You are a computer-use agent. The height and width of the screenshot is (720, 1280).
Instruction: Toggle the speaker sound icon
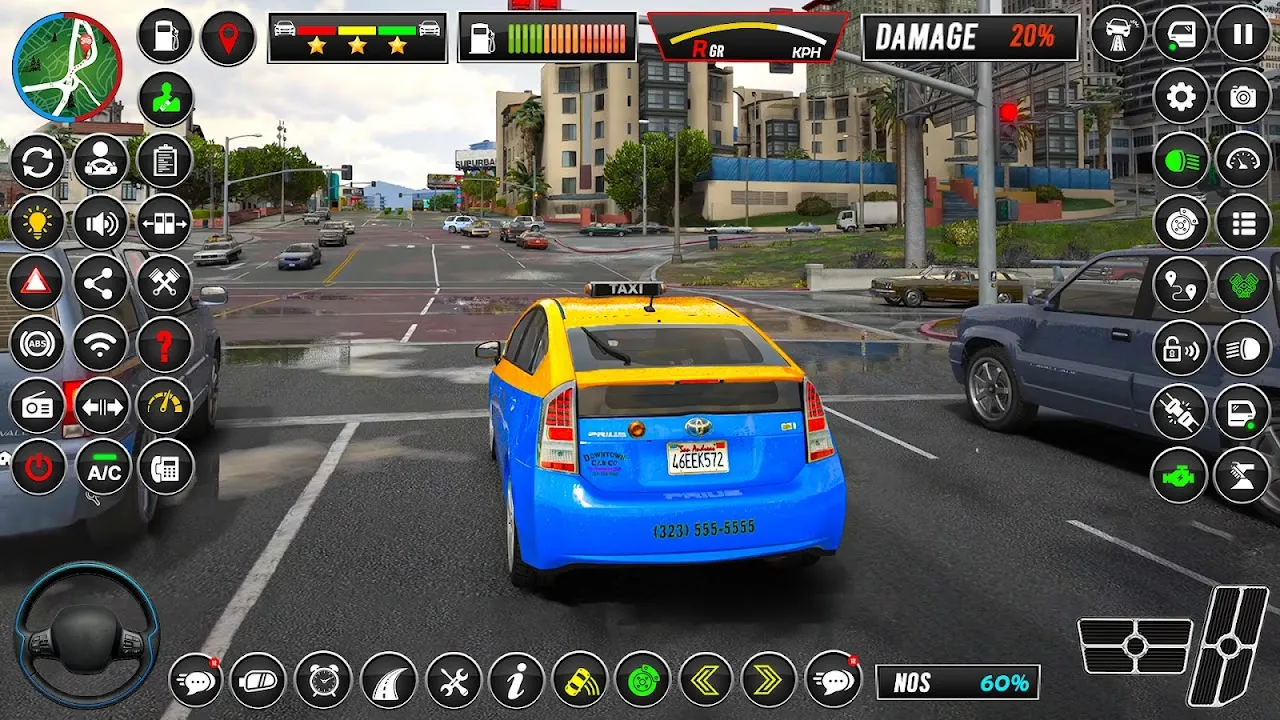tap(101, 222)
